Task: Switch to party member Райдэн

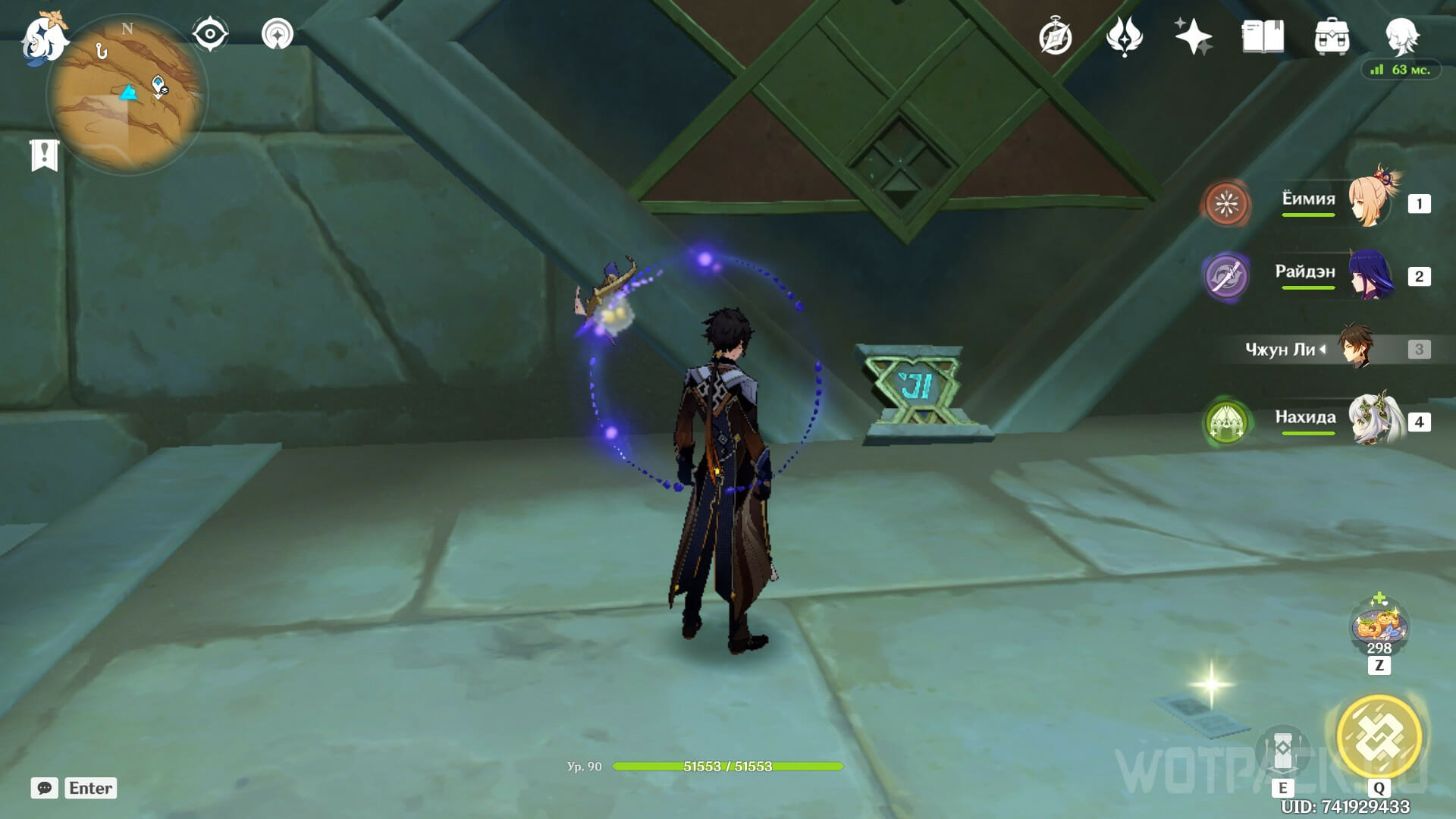Action: tap(1371, 276)
